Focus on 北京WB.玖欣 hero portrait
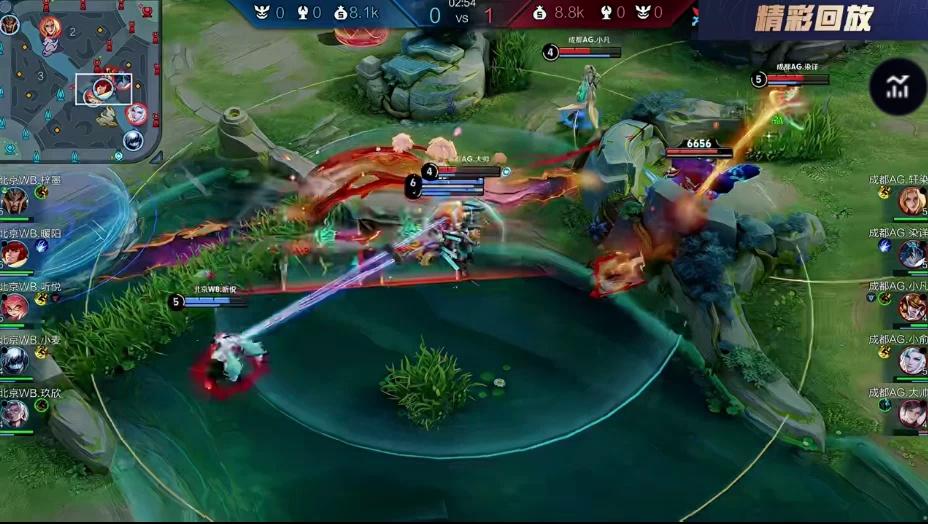928x524 pixels. click(14, 413)
